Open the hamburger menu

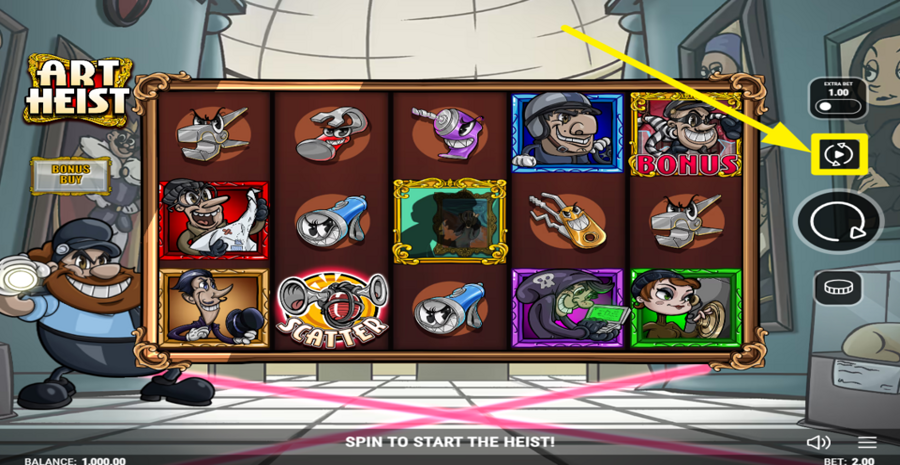(x=867, y=442)
